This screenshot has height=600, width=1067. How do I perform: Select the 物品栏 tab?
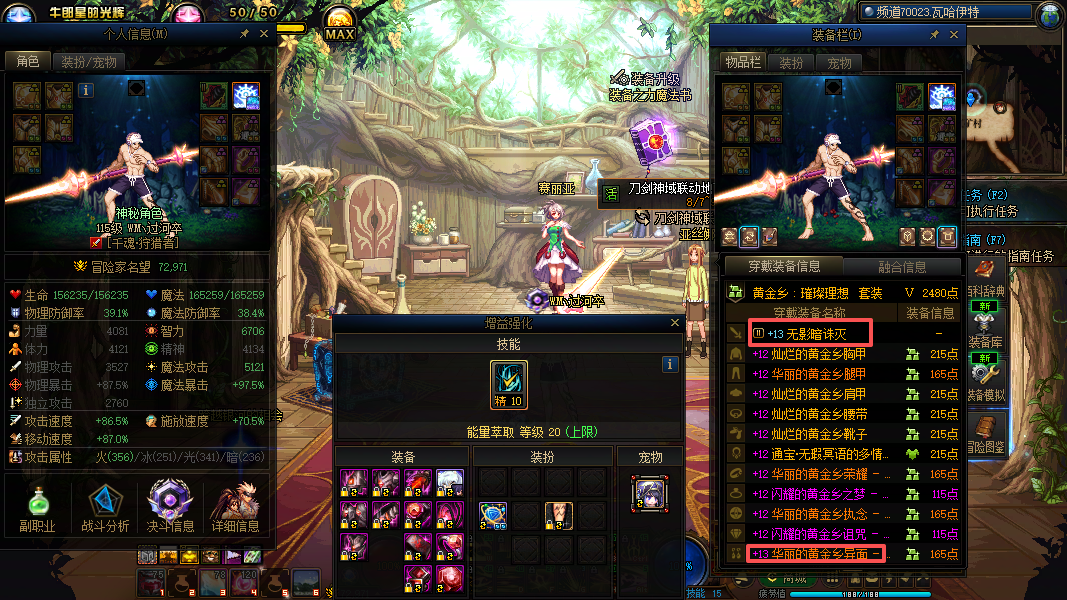click(742, 63)
